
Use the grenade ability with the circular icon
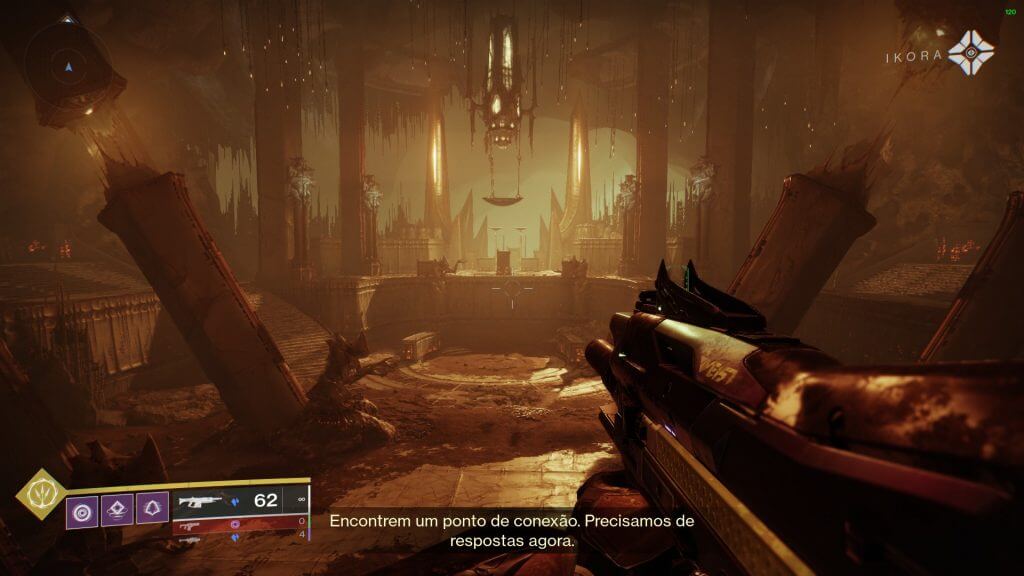click(x=82, y=512)
